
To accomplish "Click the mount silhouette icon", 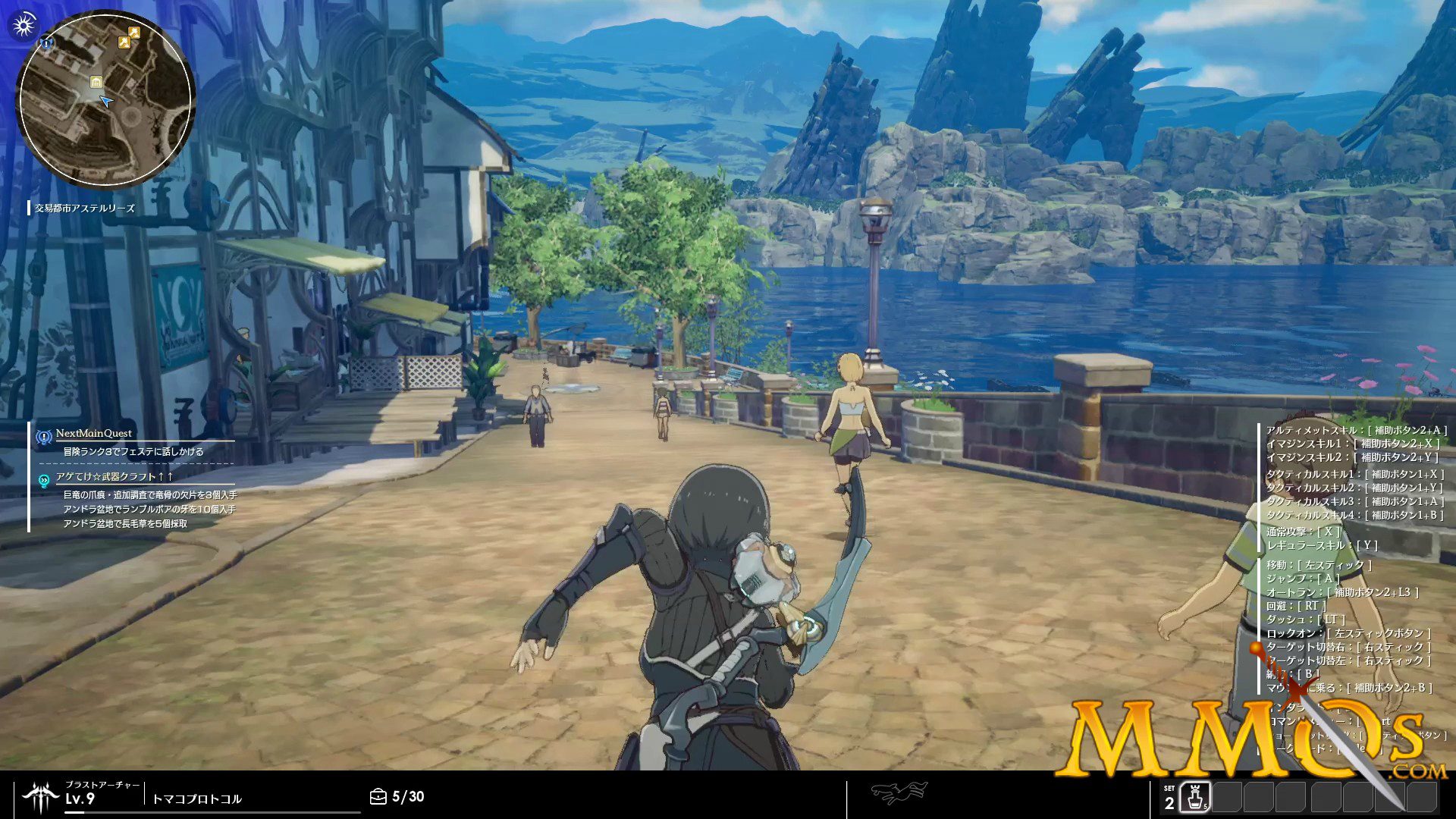I will (899, 793).
